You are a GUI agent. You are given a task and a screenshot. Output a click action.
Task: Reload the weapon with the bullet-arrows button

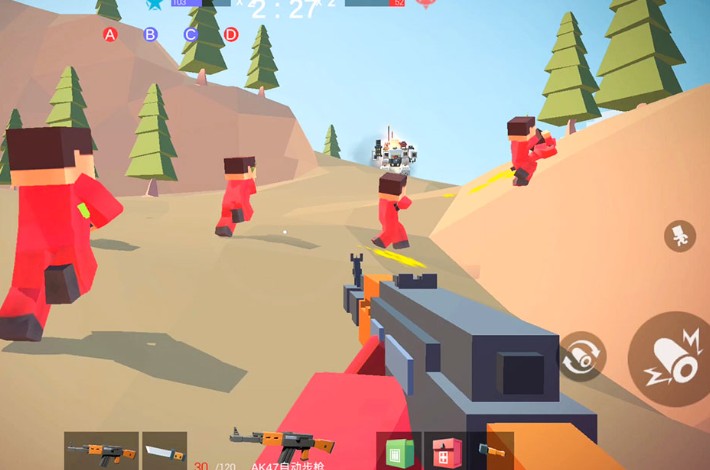[x=580, y=357]
